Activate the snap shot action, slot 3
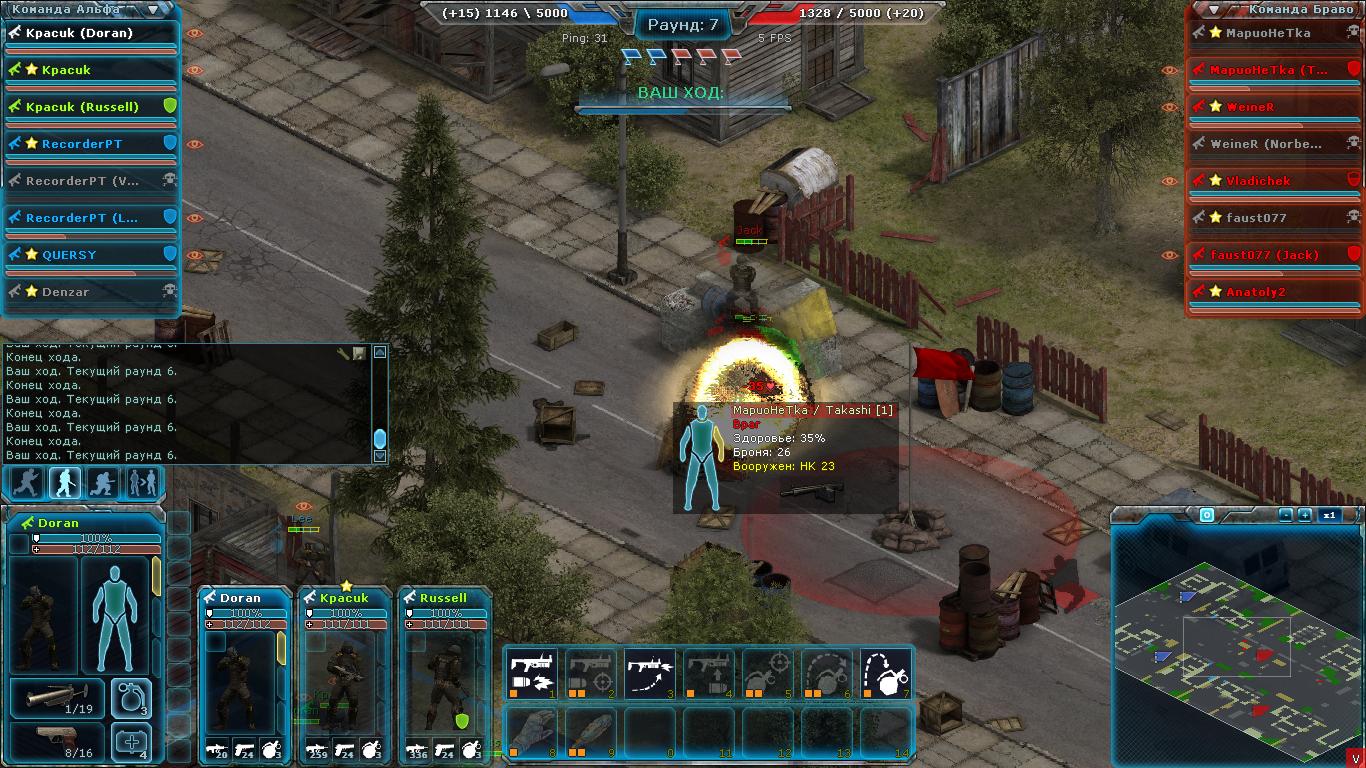This screenshot has width=1366, height=768. coord(650,672)
